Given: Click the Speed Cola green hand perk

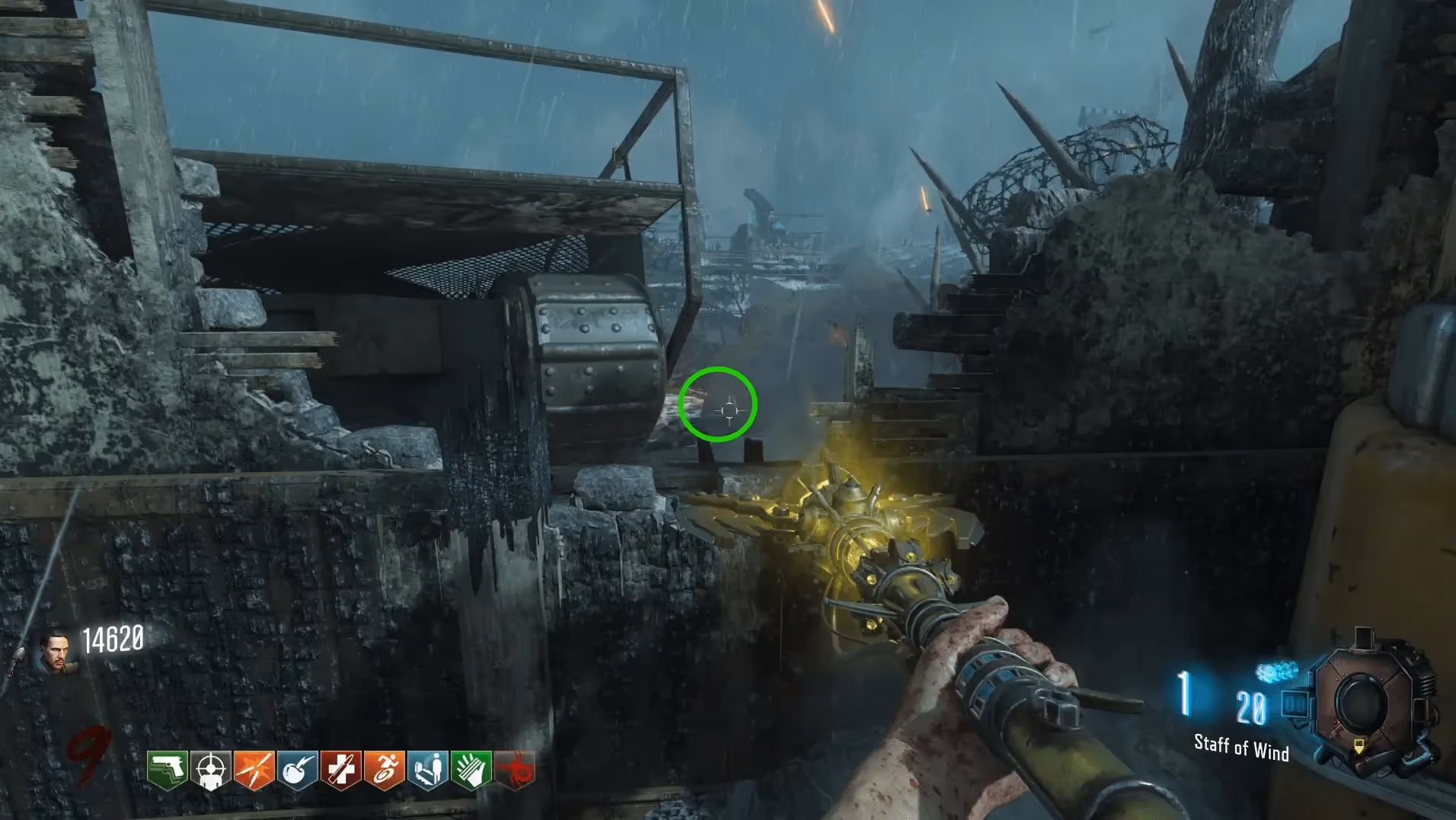Looking at the screenshot, I should click(x=471, y=770).
